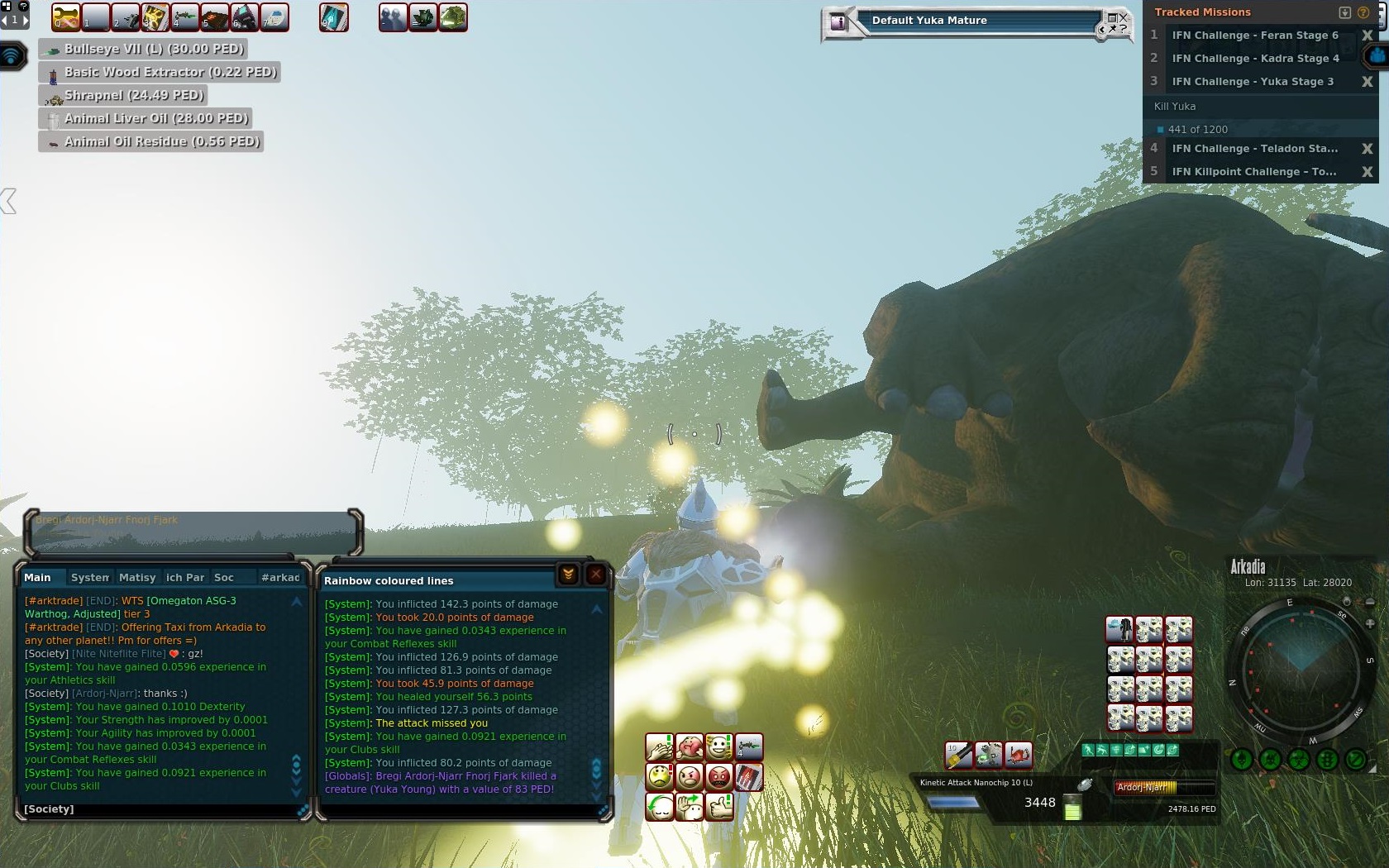This screenshot has width=1389, height=868.
Task: Switch to the System chat tab
Action: point(89,578)
